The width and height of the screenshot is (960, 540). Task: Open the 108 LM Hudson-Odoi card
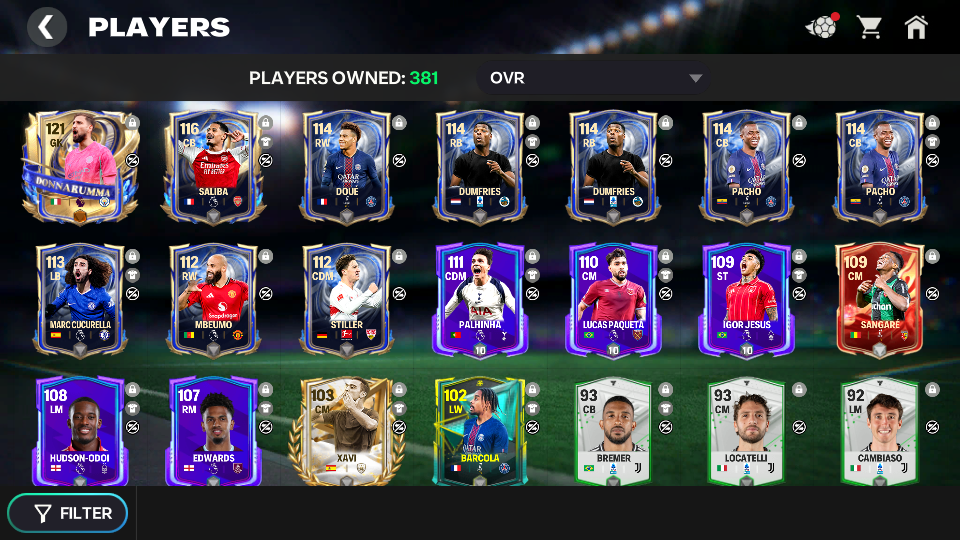(79, 431)
